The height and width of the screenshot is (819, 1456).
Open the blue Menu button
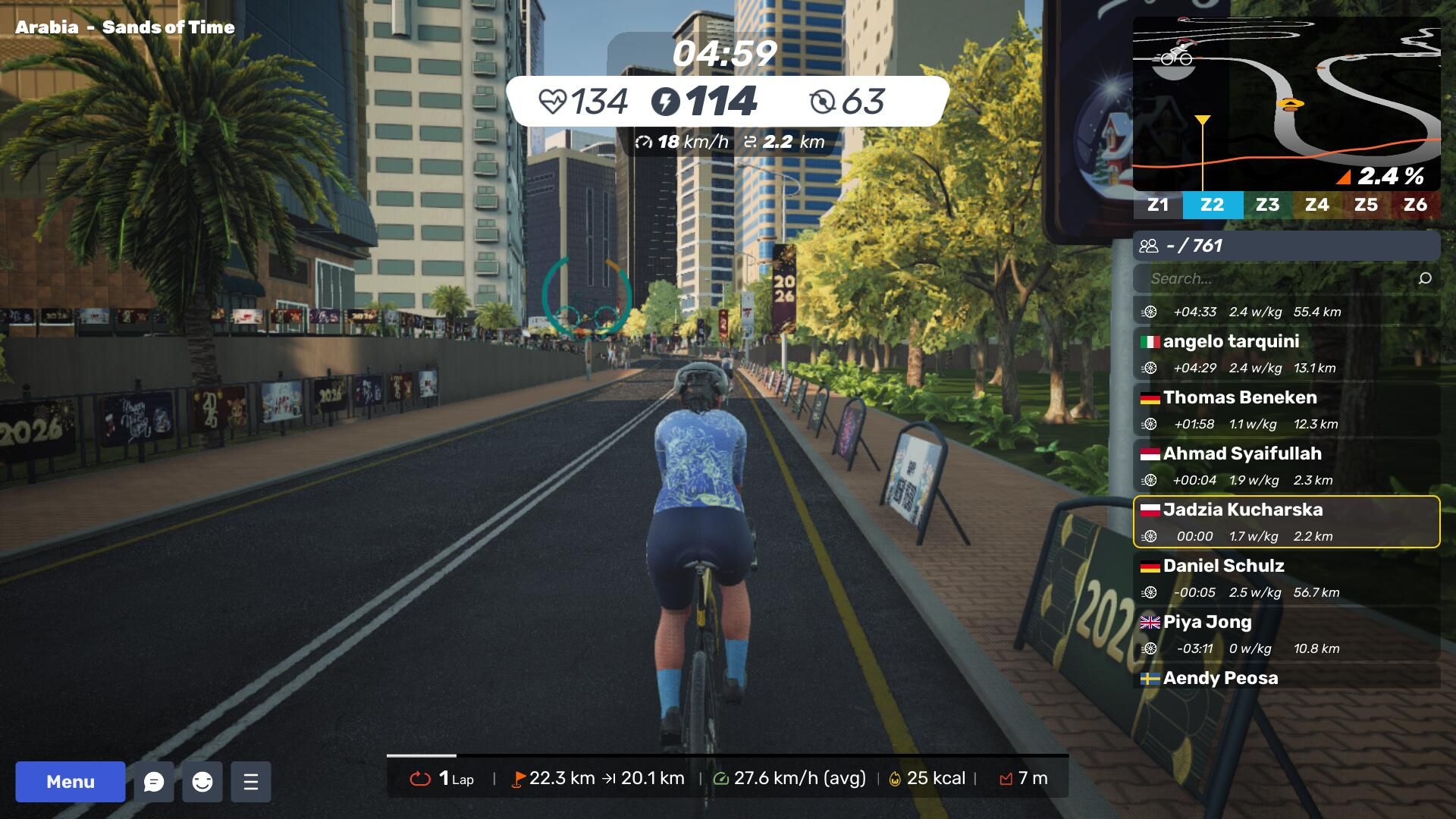coord(71,782)
